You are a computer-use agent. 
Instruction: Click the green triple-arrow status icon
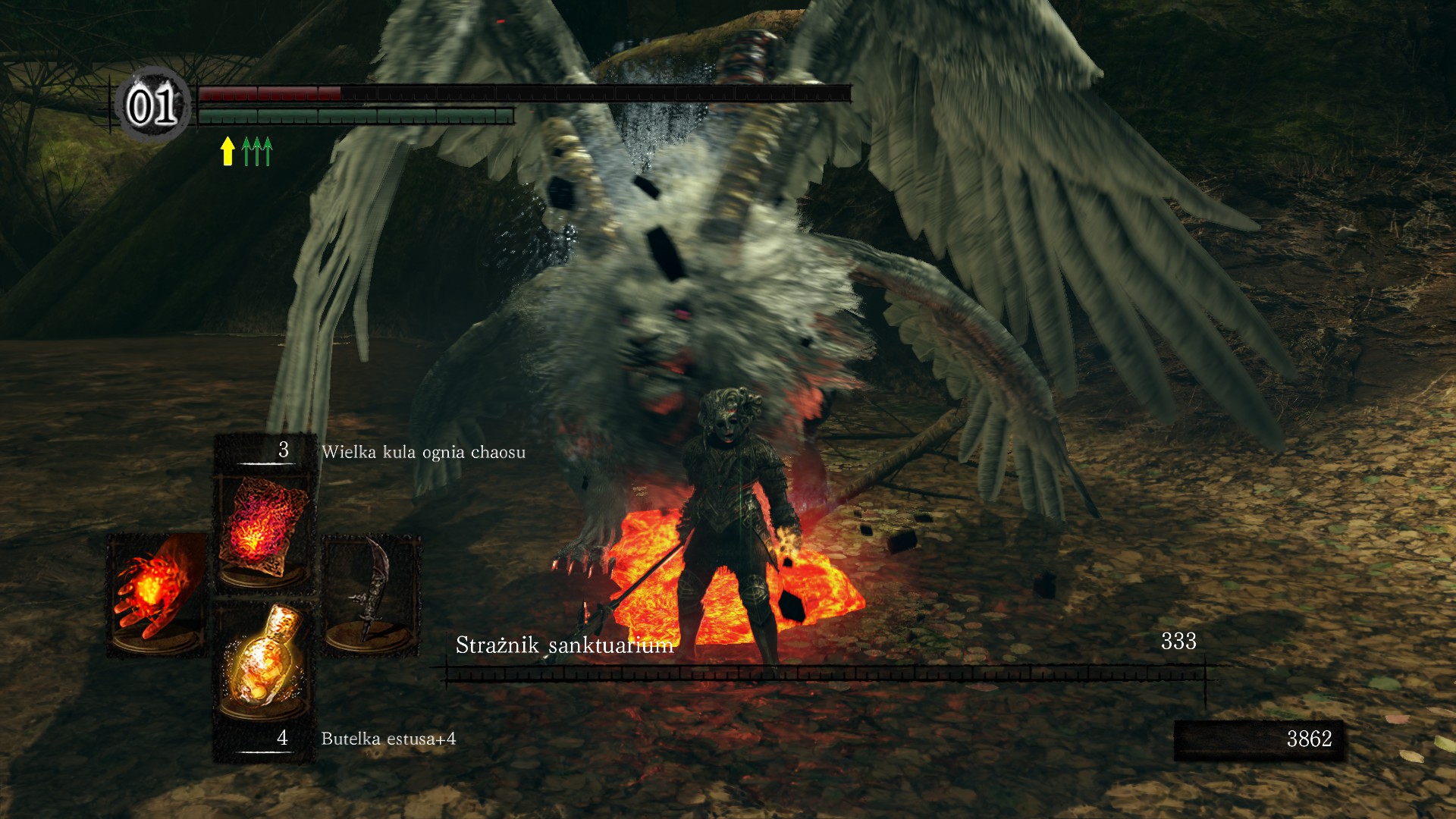(257, 151)
